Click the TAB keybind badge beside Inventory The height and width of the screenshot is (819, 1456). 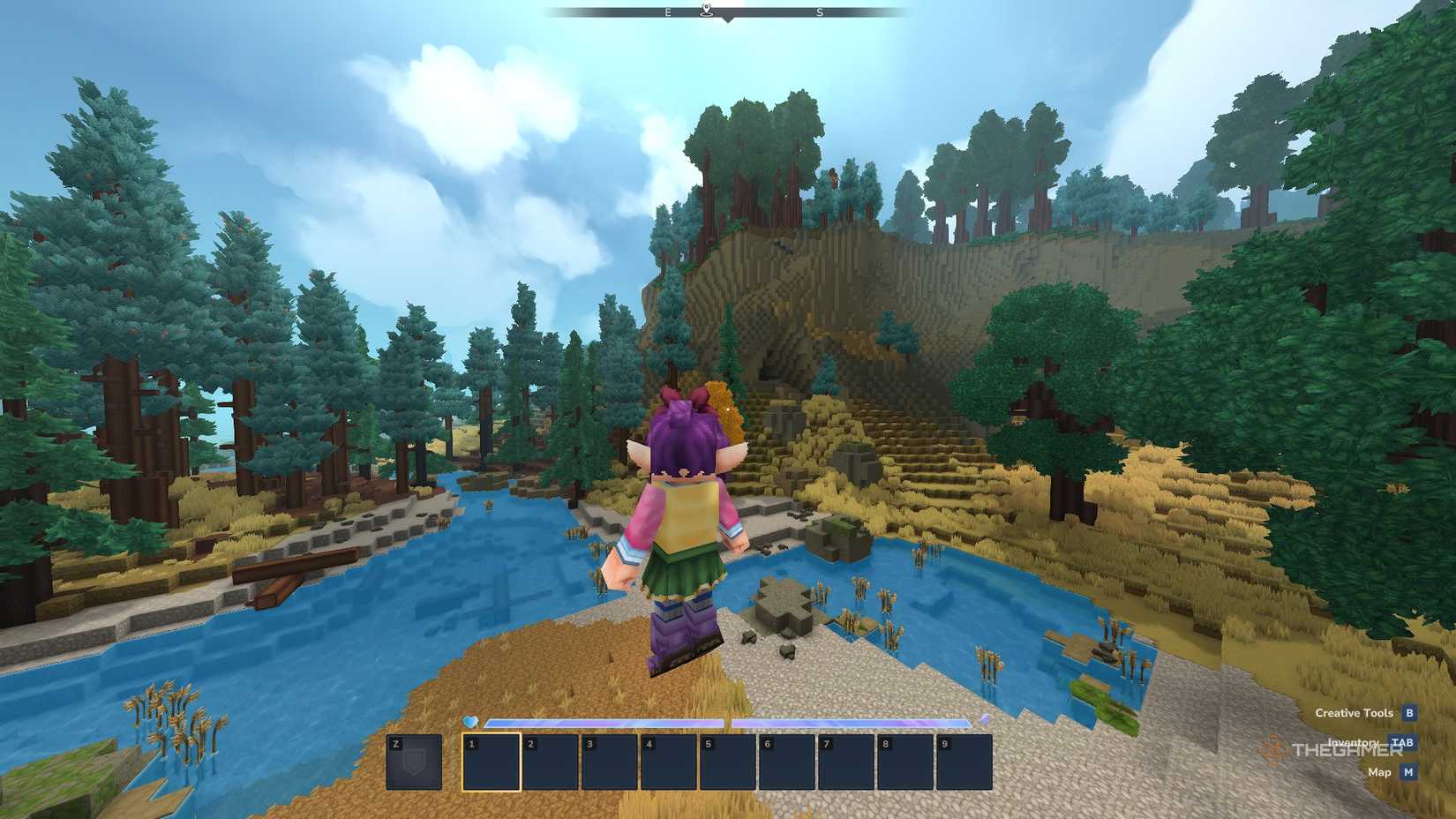click(1402, 742)
